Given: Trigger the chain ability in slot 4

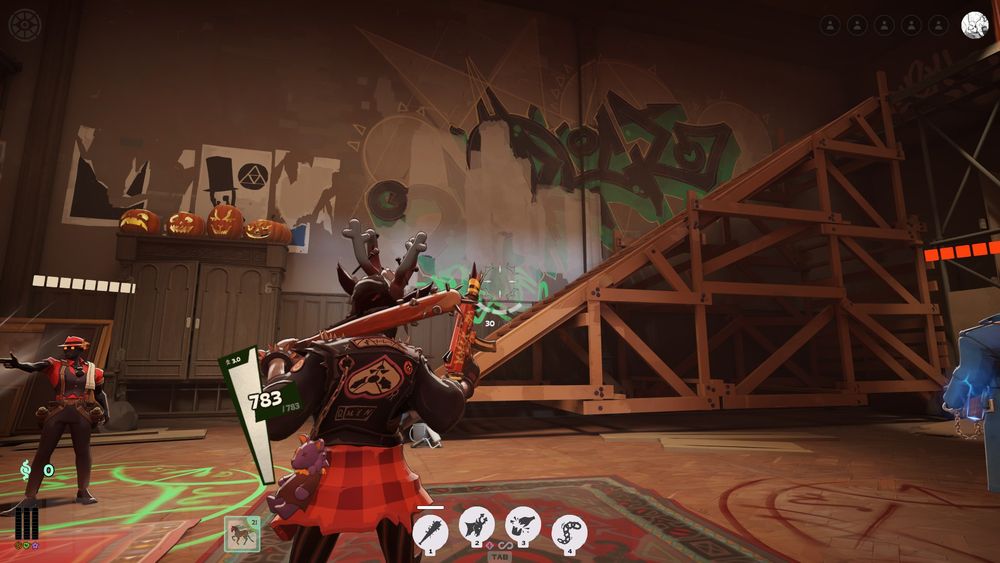Looking at the screenshot, I should click(569, 531).
